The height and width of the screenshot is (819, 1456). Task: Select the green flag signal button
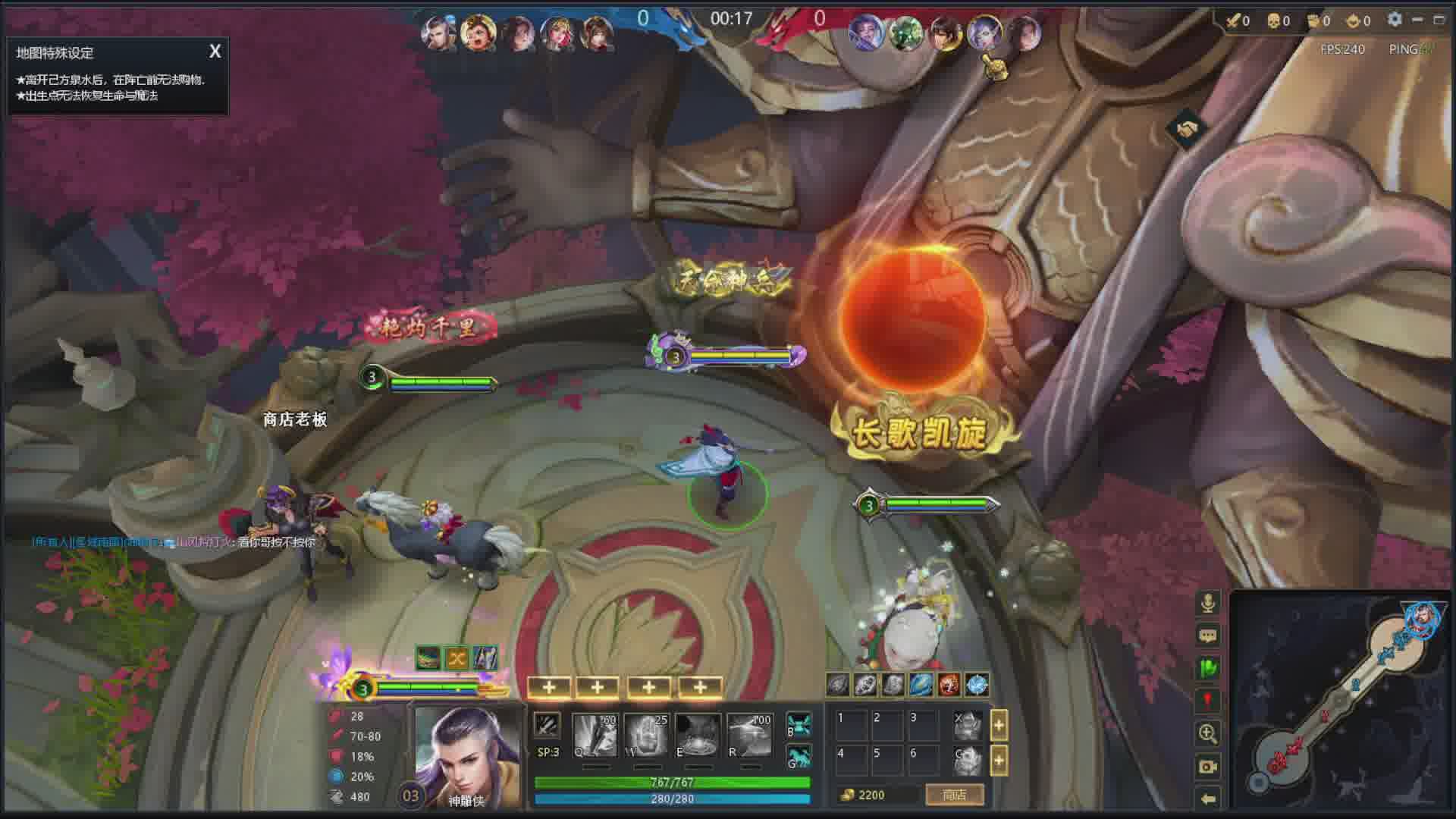tap(1208, 668)
